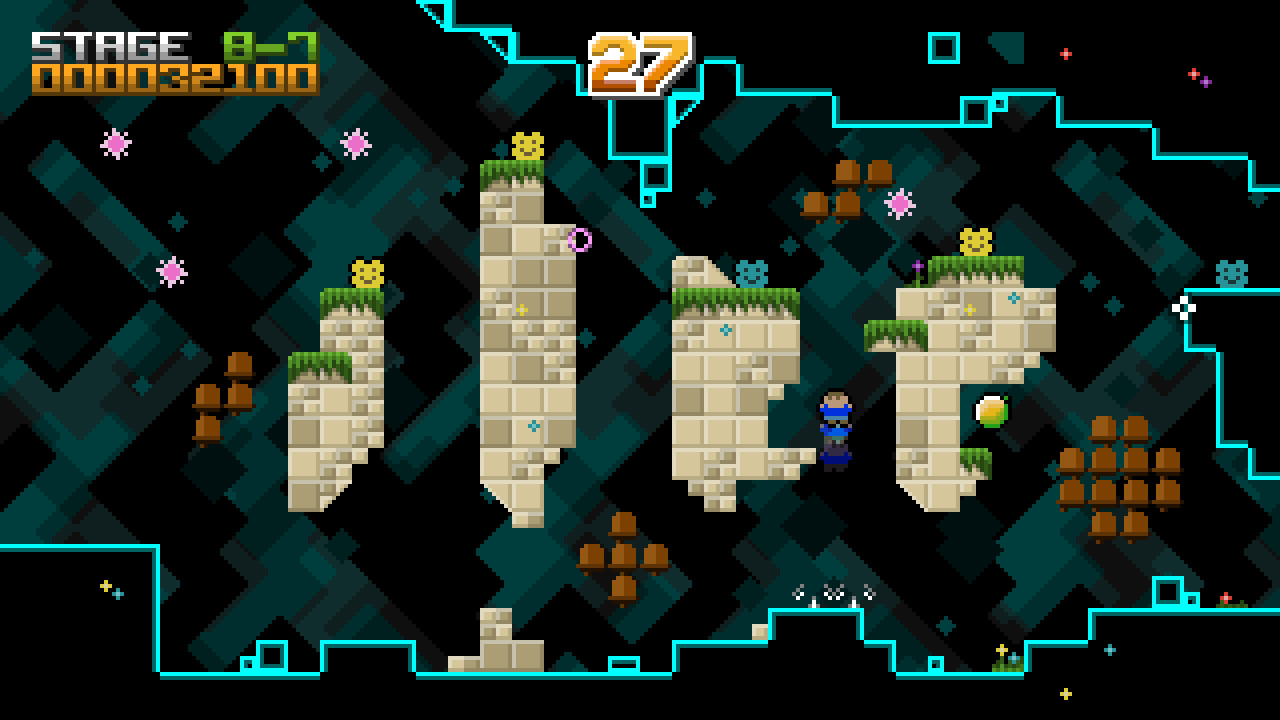Click the bell cluster below the center pillar
Screen dimensions: 1280x720
[622, 555]
